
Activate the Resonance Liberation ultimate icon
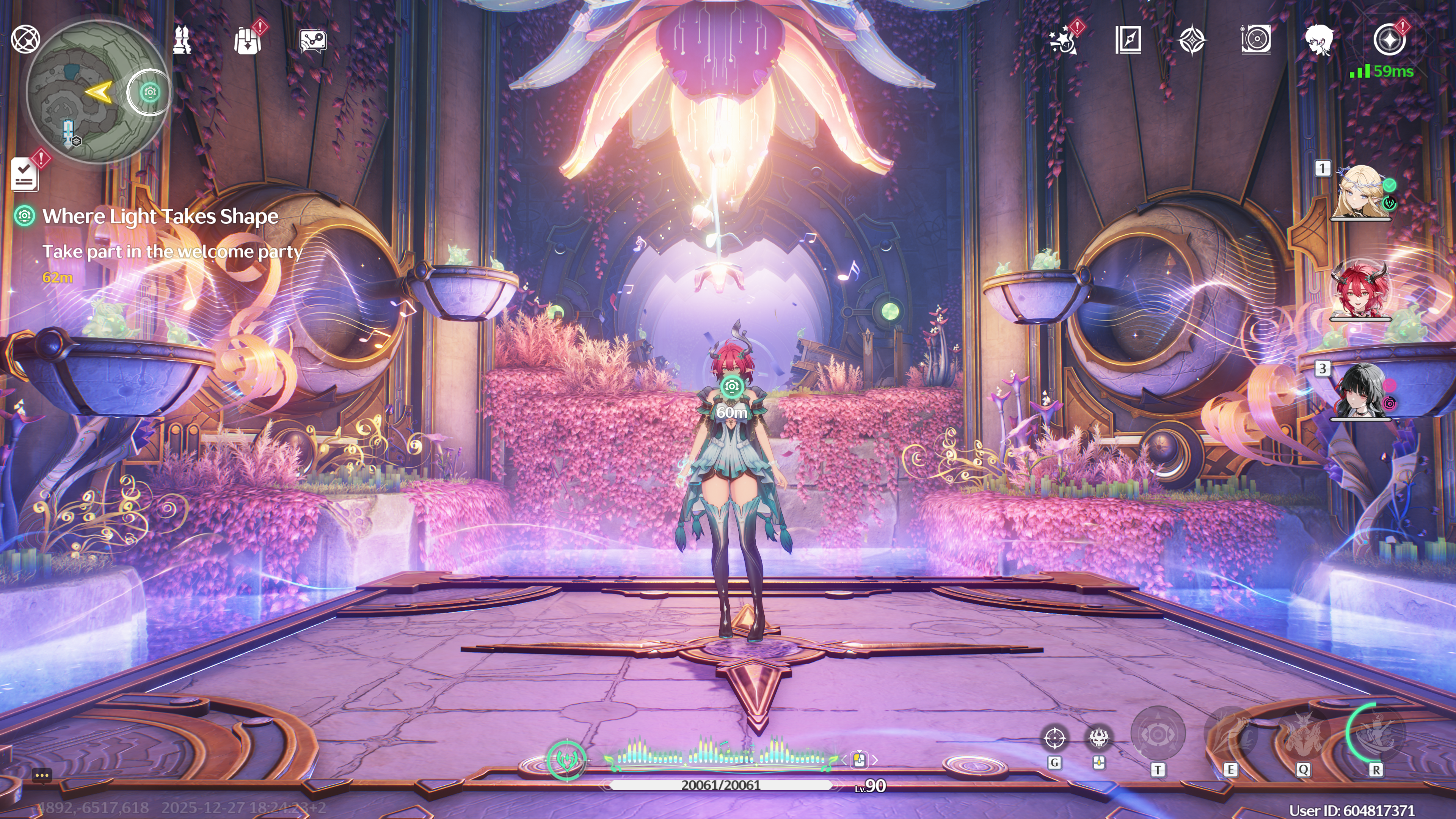pos(1375,734)
